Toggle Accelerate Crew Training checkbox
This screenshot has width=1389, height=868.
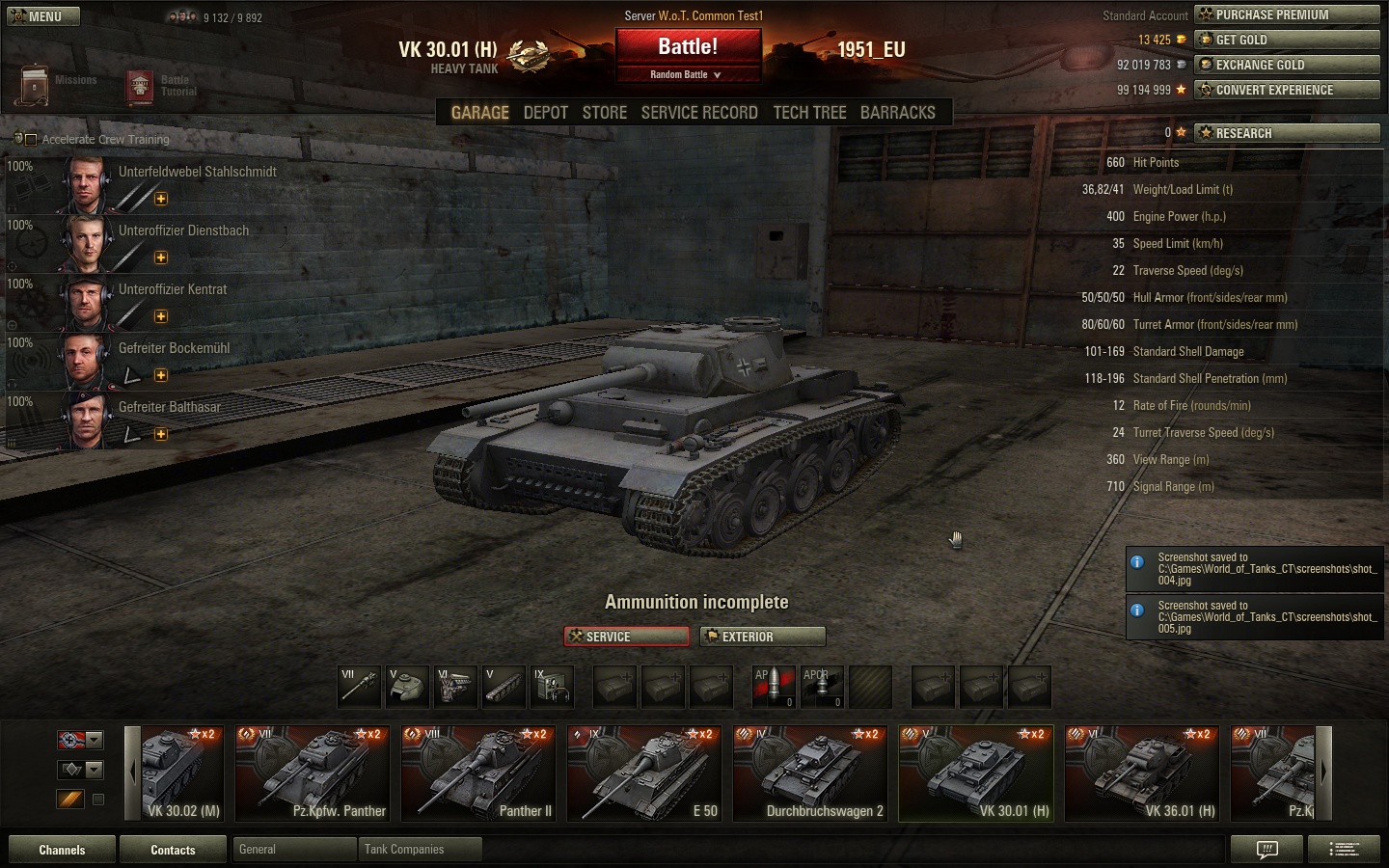tap(31, 140)
